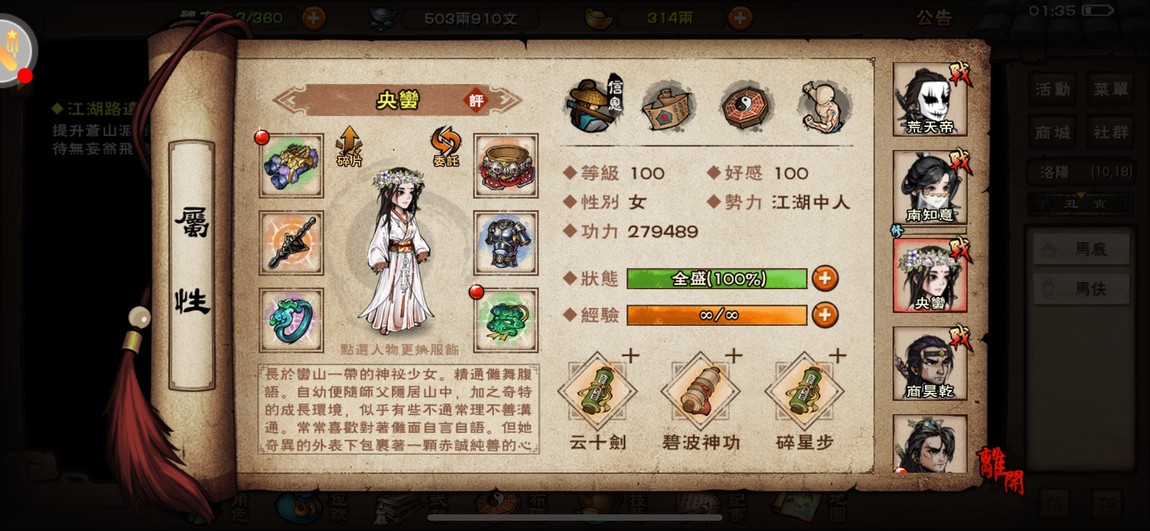The width and height of the screenshot is (1150, 531).
Task: Select the 信息 info tab with straw hat
Action: click(594, 105)
